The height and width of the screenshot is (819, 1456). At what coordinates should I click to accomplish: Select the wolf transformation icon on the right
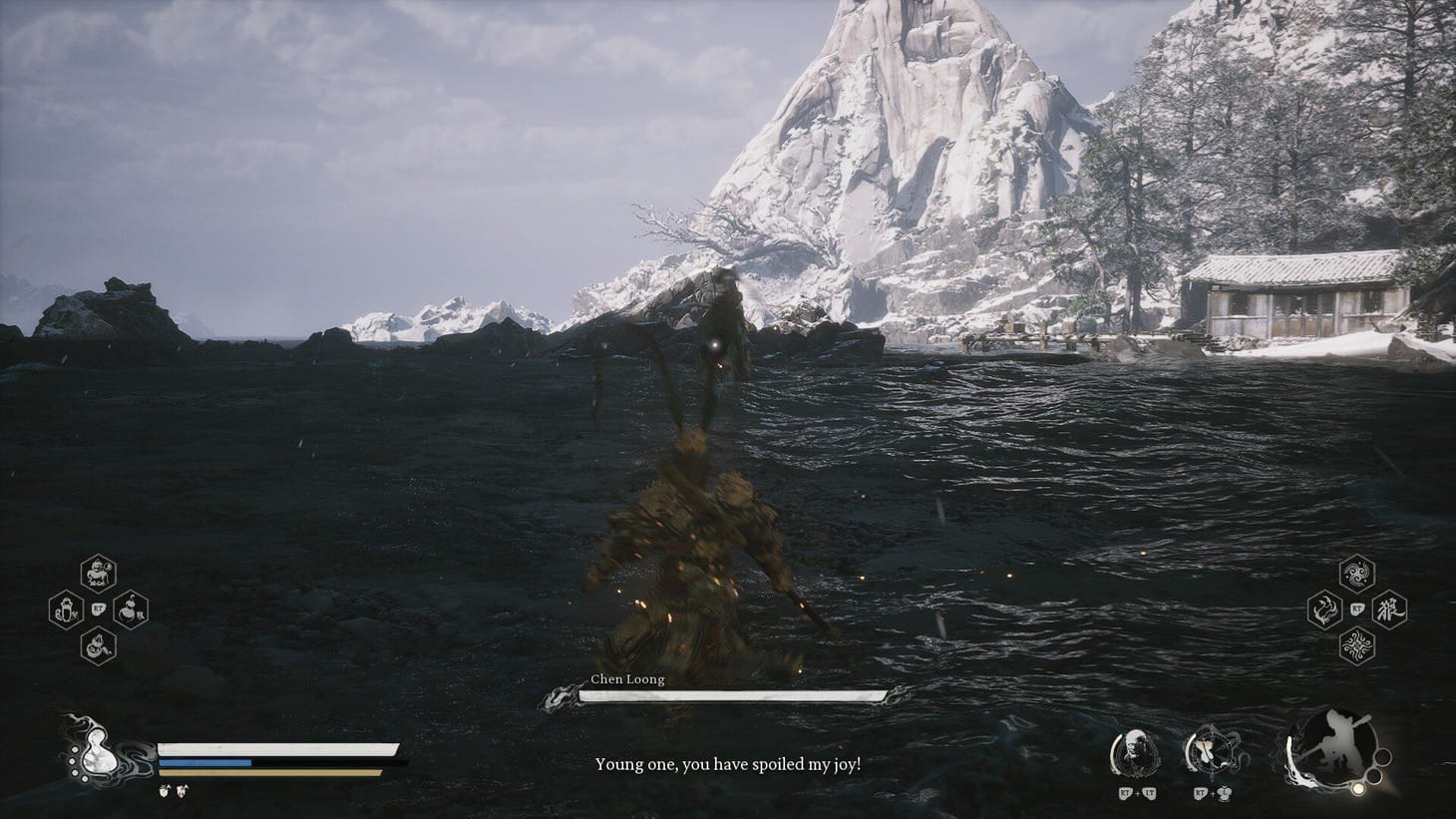click(1388, 609)
